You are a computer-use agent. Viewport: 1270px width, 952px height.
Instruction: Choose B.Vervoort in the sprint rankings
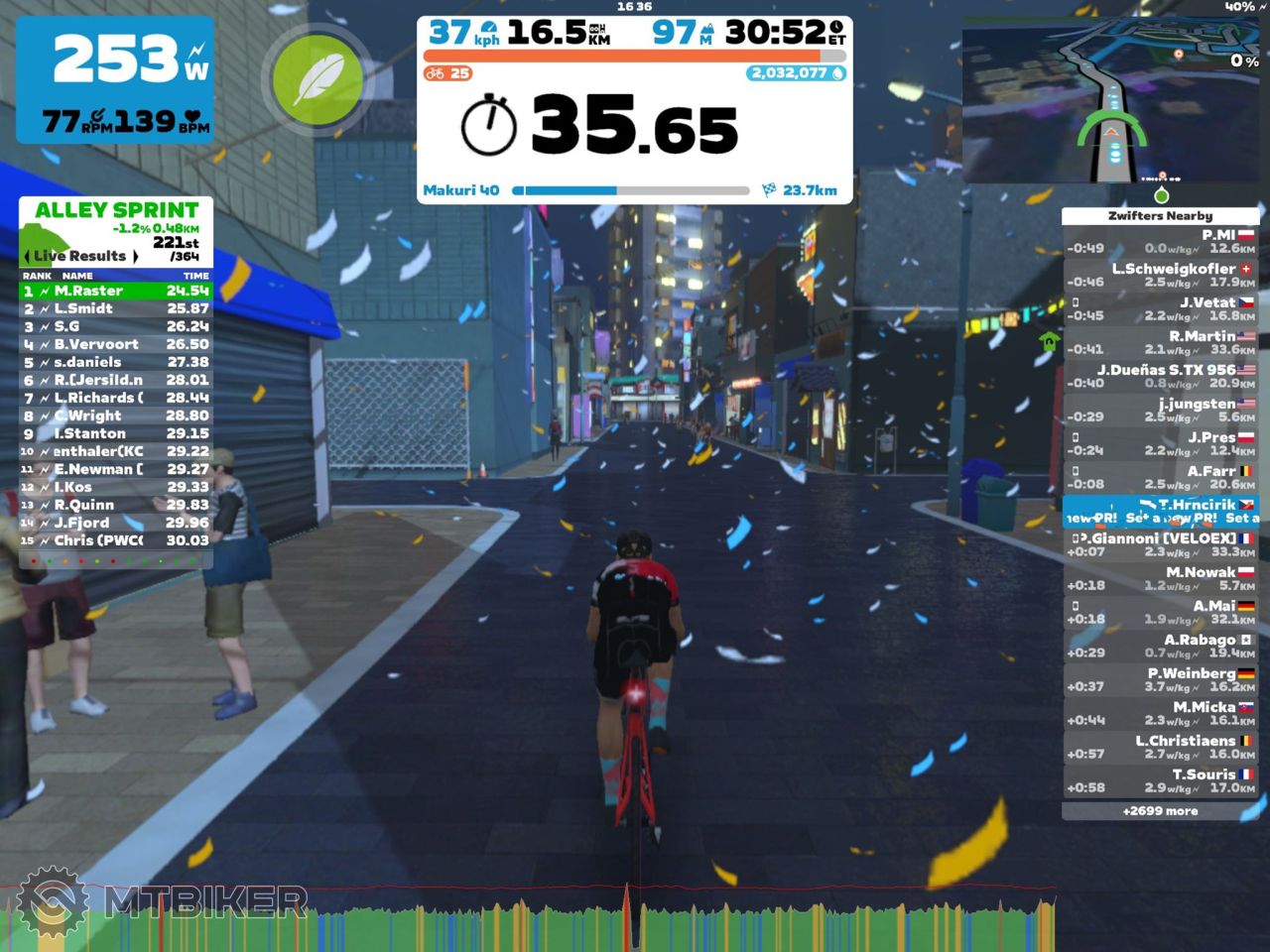115,345
